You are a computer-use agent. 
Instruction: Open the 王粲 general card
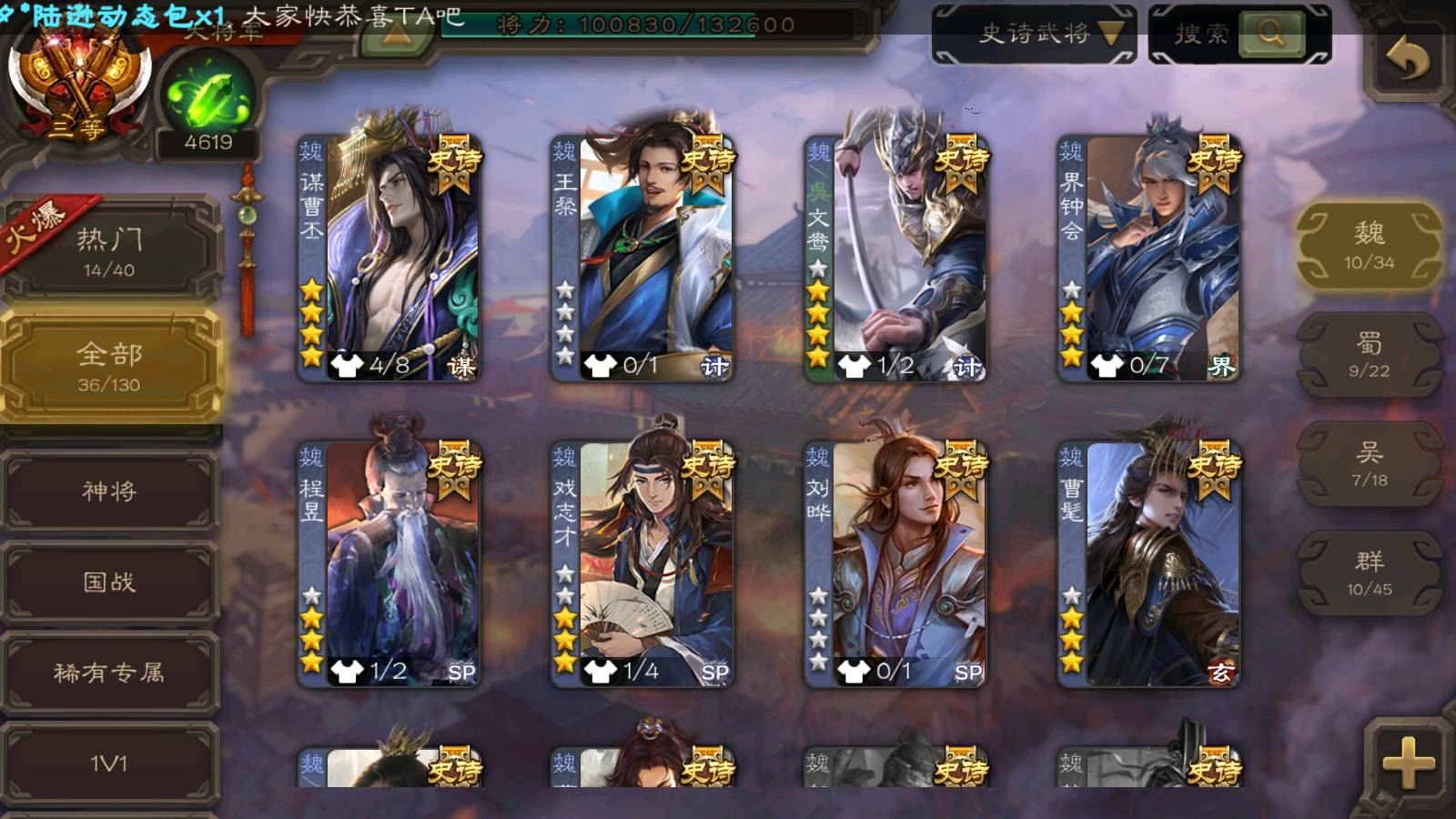tap(642, 258)
